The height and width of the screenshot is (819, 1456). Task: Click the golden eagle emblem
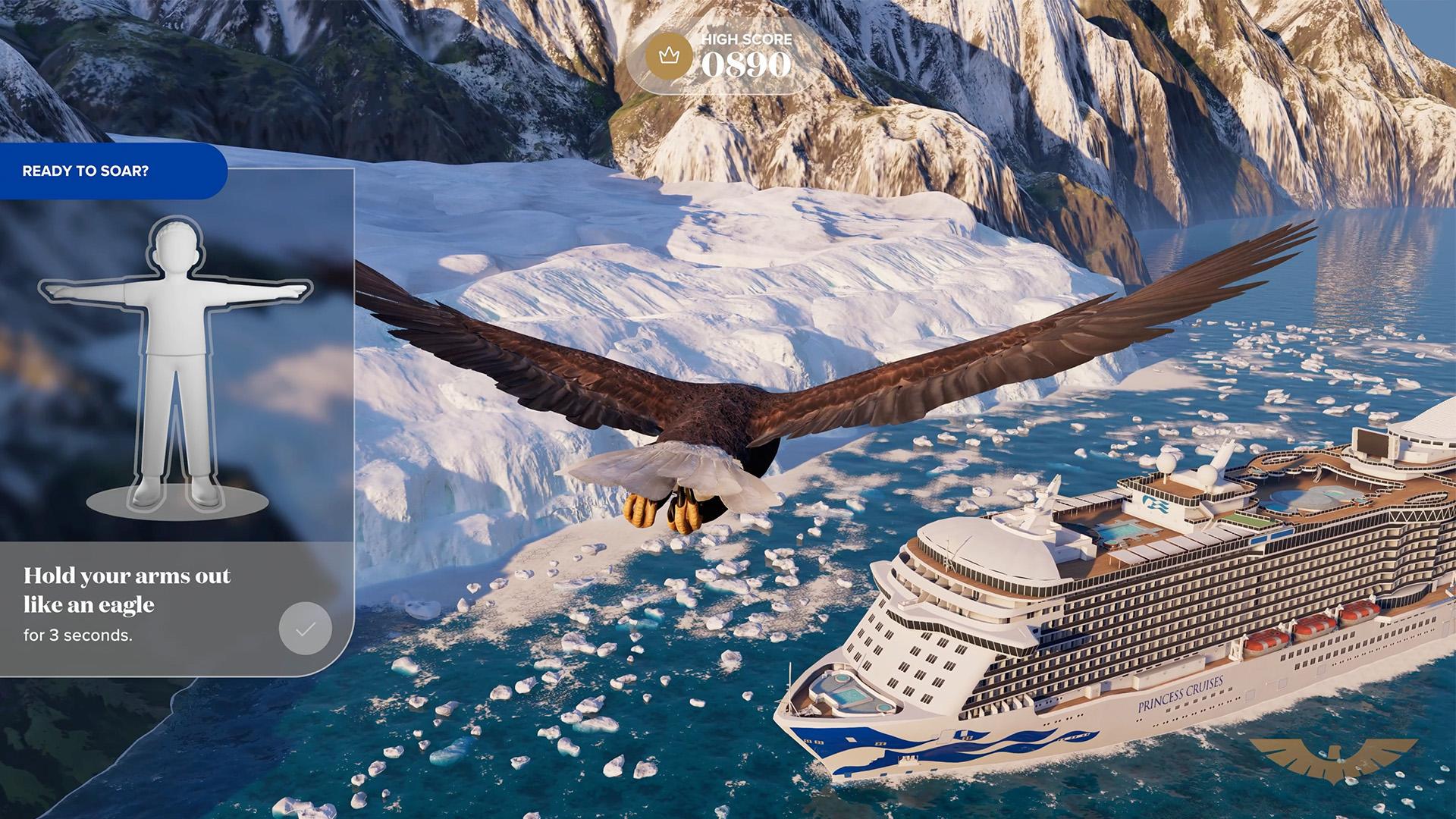[1333, 758]
